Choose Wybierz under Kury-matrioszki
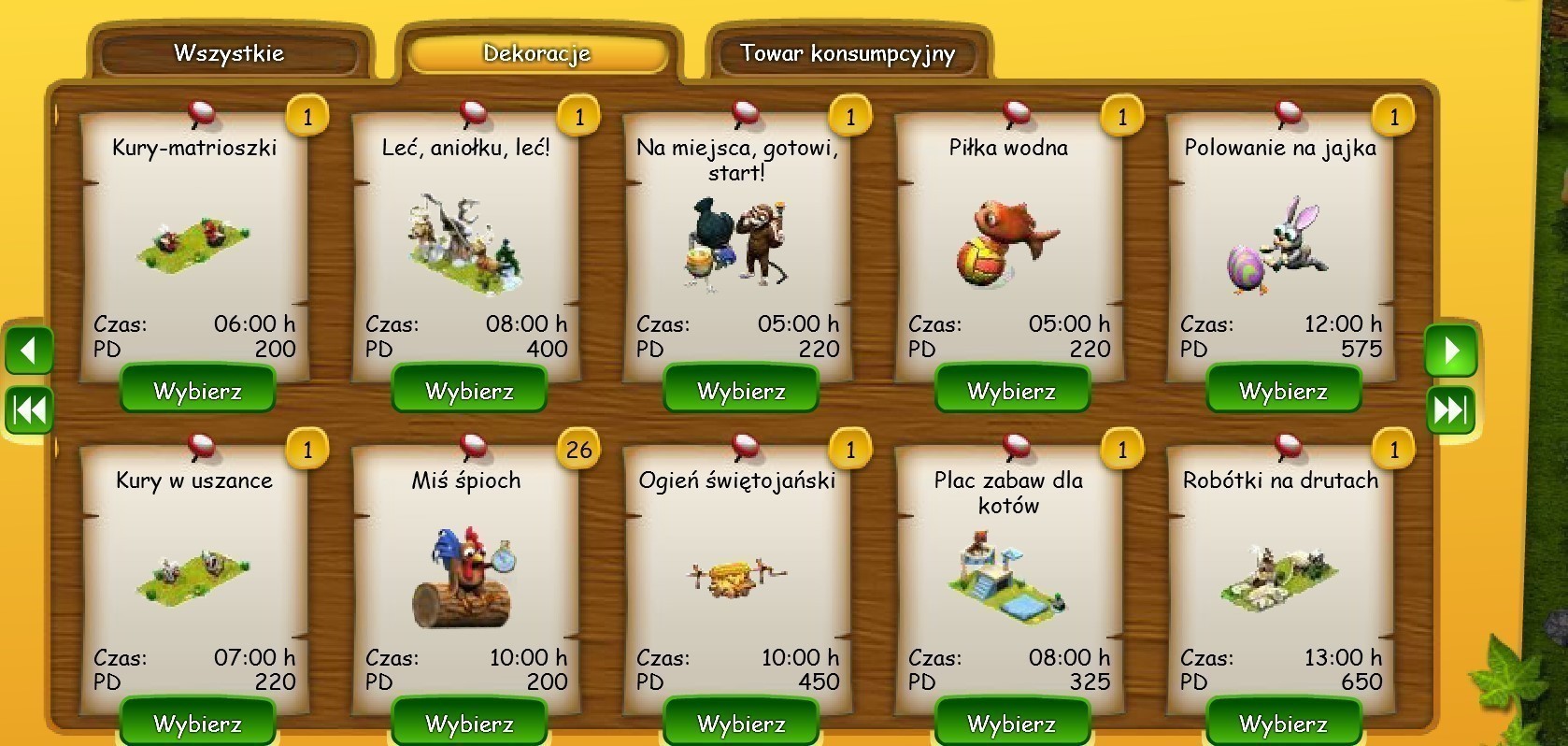Viewport: 1568px width, 746px height. 197,390
